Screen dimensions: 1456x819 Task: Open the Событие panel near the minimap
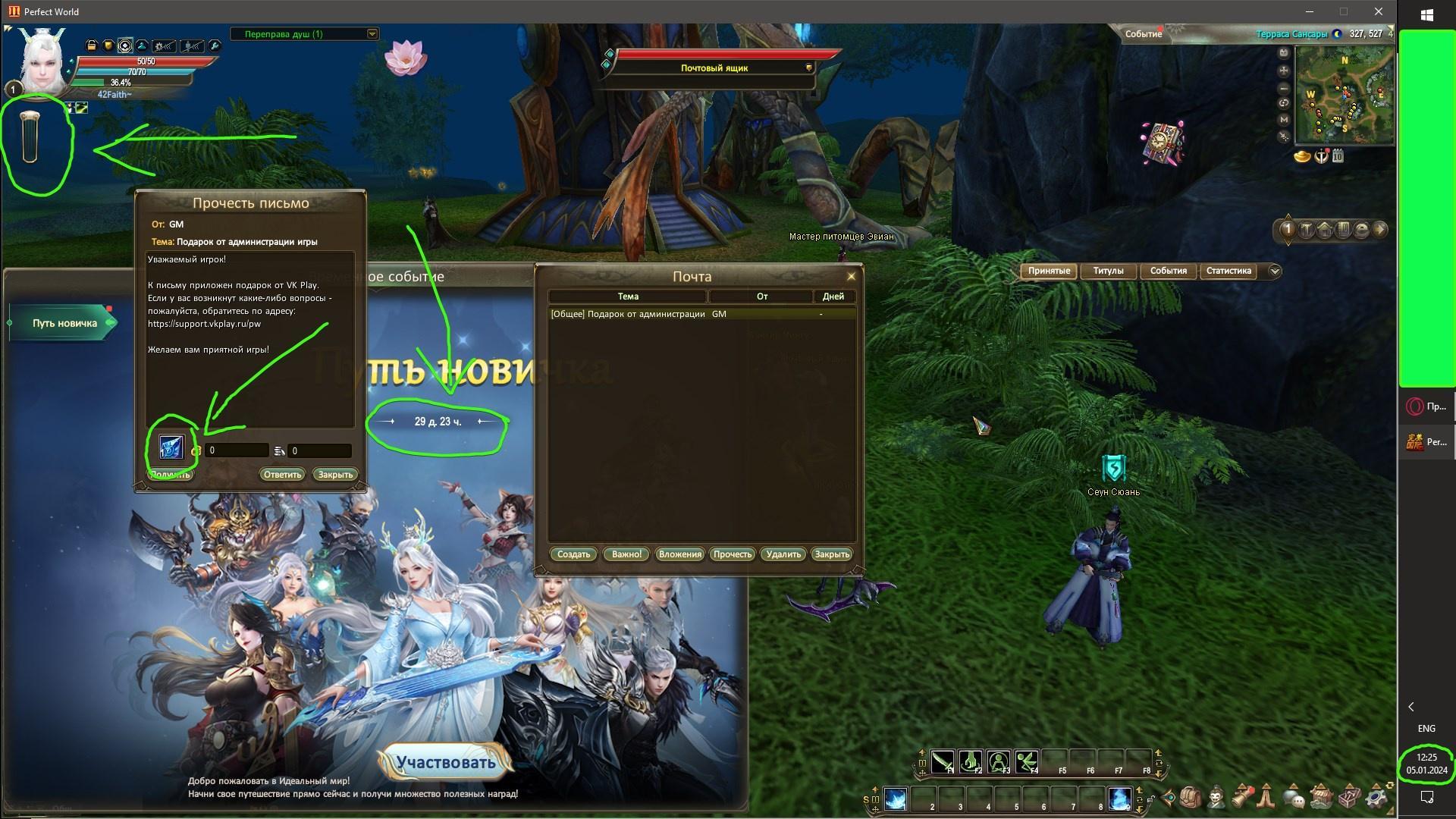coord(1143,34)
